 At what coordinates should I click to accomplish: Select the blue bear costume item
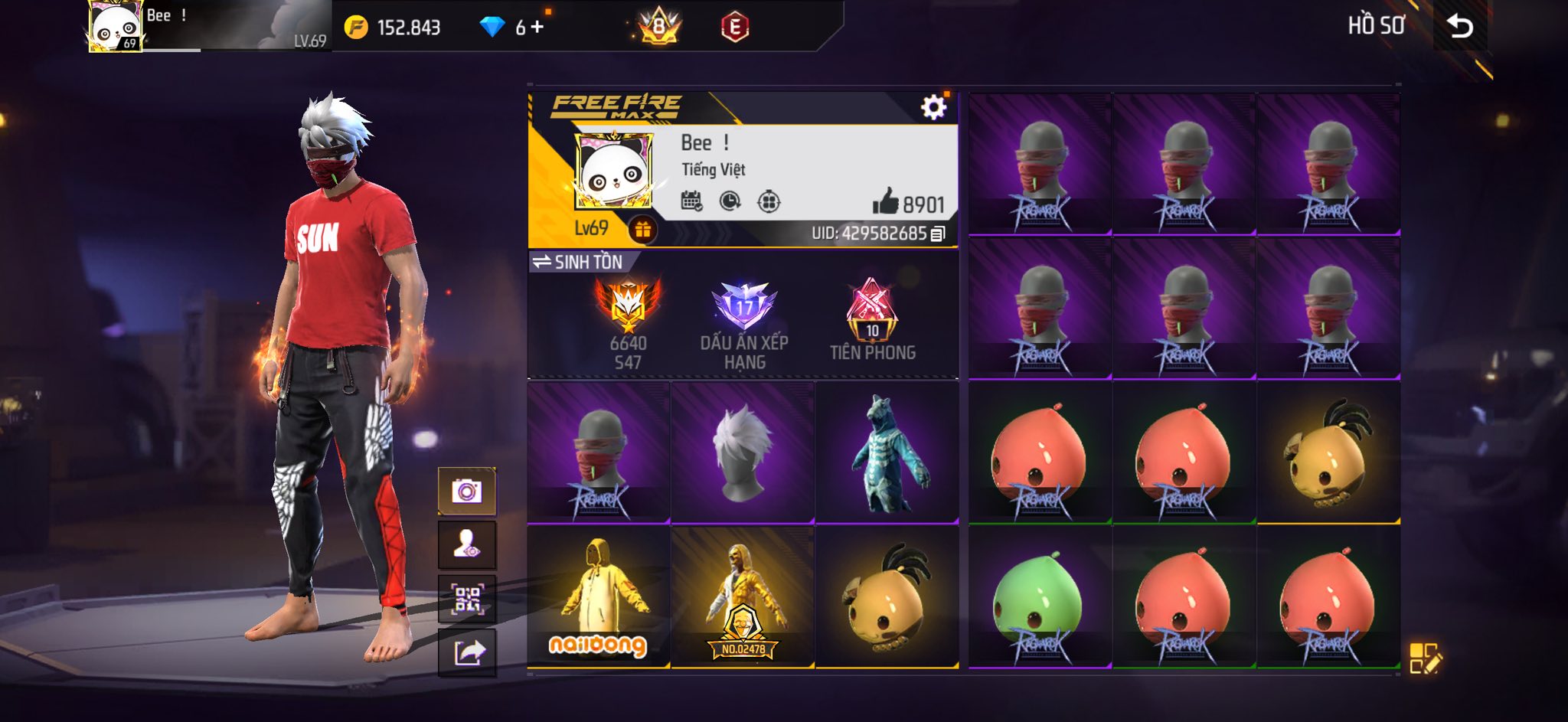coord(887,452)
